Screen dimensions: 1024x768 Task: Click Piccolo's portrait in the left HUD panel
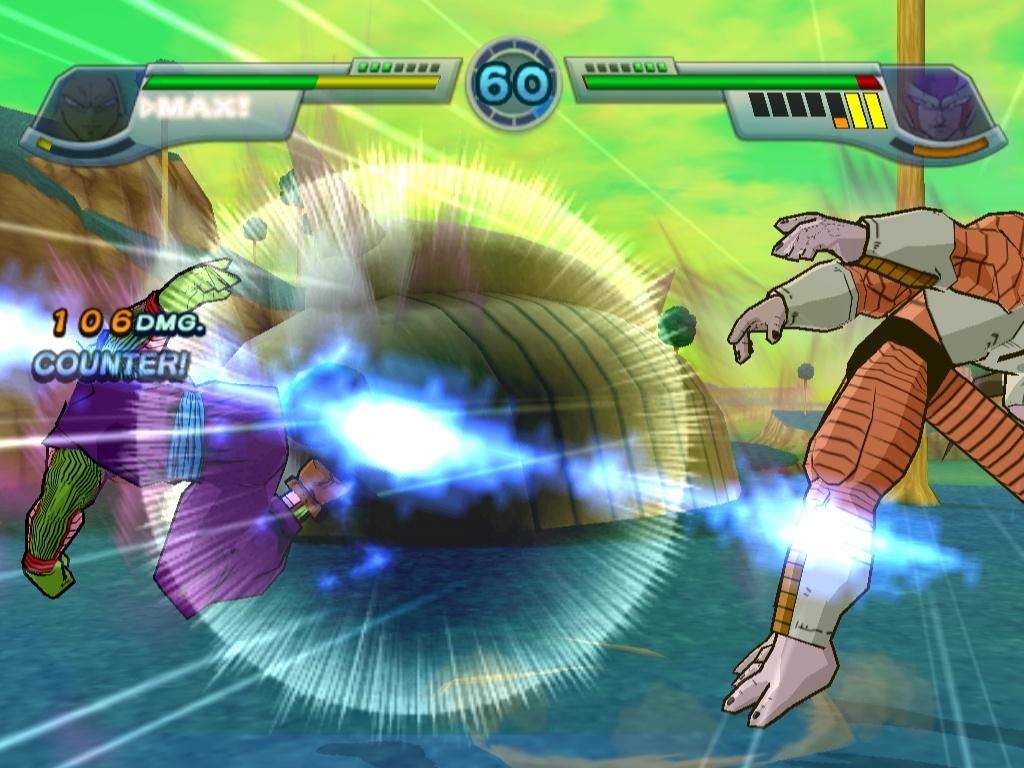(88, 107)
